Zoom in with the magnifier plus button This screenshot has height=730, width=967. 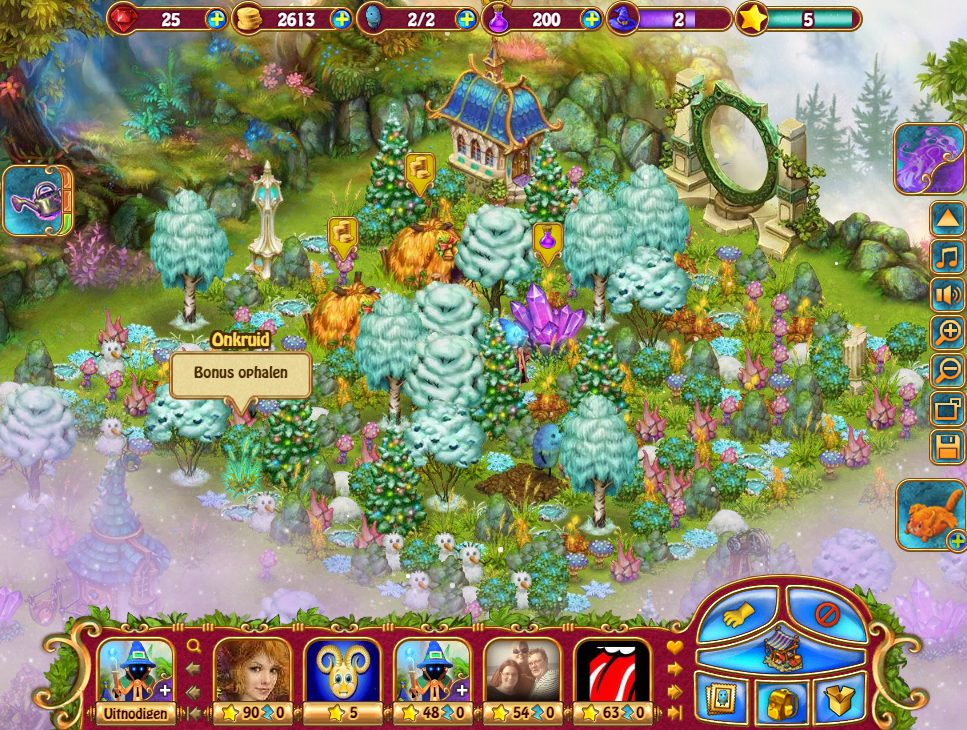tap(947, 332)
